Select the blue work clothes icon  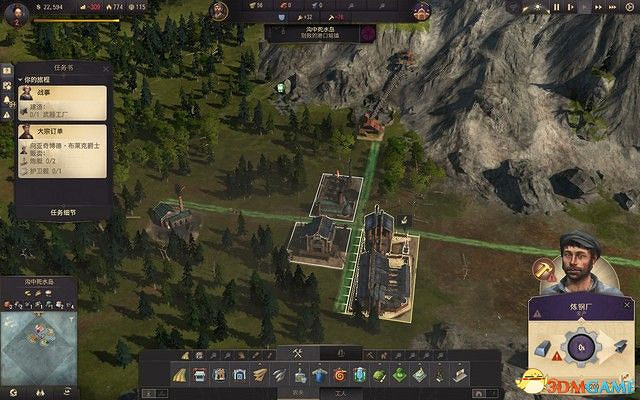tap(319, 375)
